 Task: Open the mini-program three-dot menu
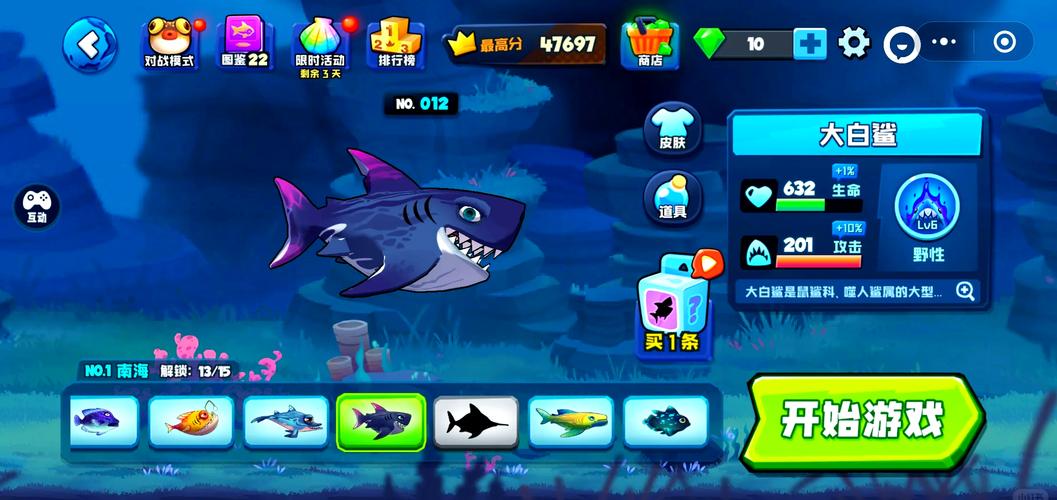coord(944,43)
